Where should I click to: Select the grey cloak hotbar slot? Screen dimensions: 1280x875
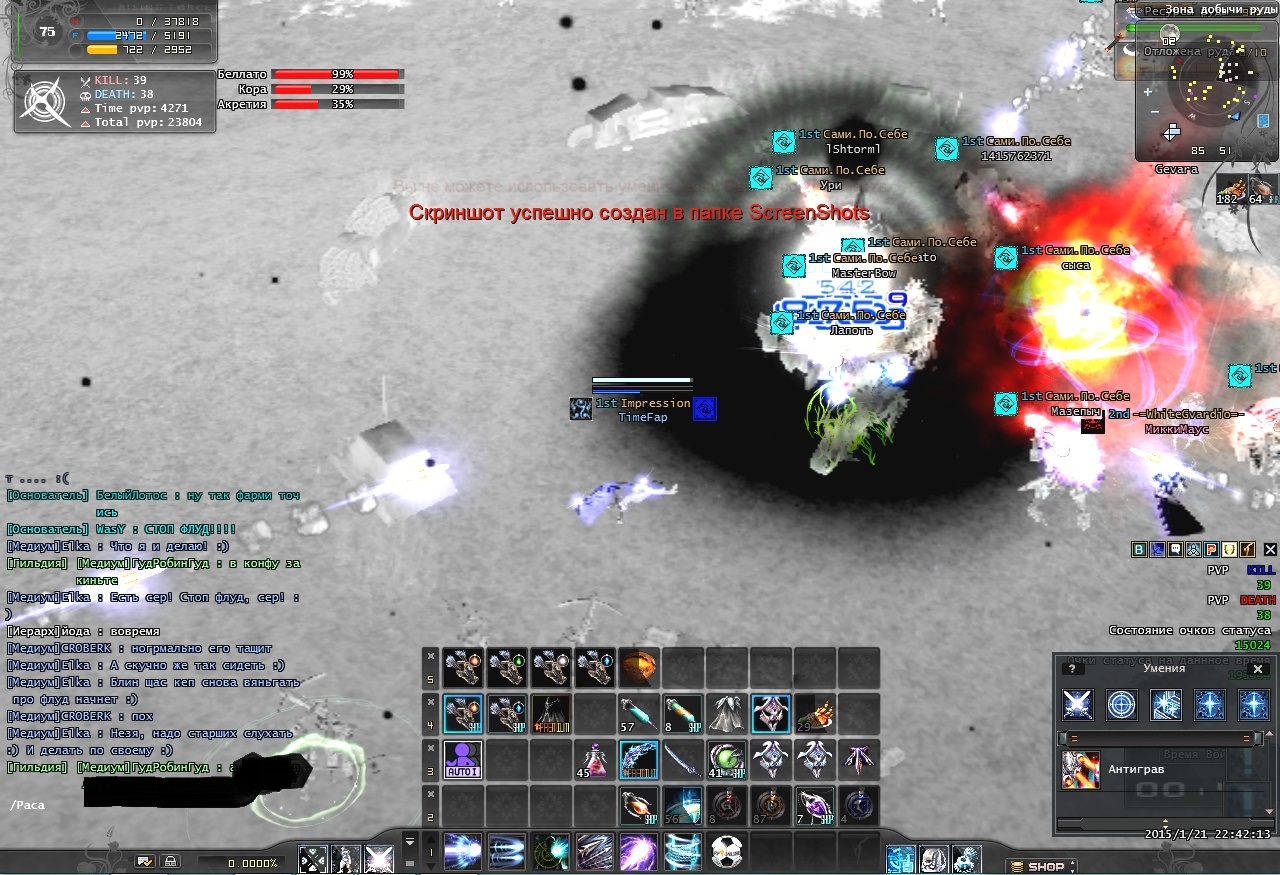click(x=726, y=713)
